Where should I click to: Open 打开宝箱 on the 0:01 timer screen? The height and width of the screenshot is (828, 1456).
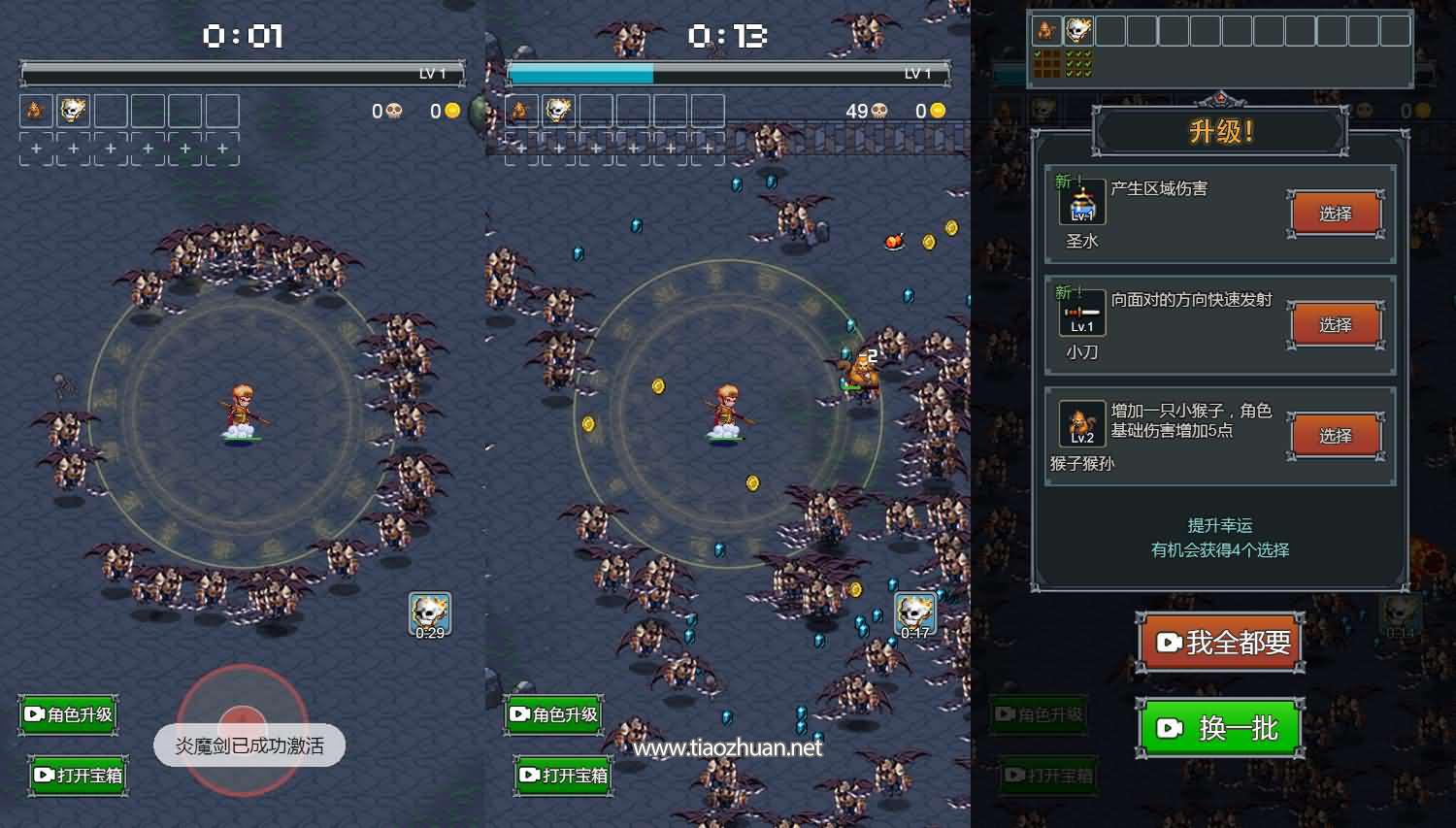pos(78,775)
